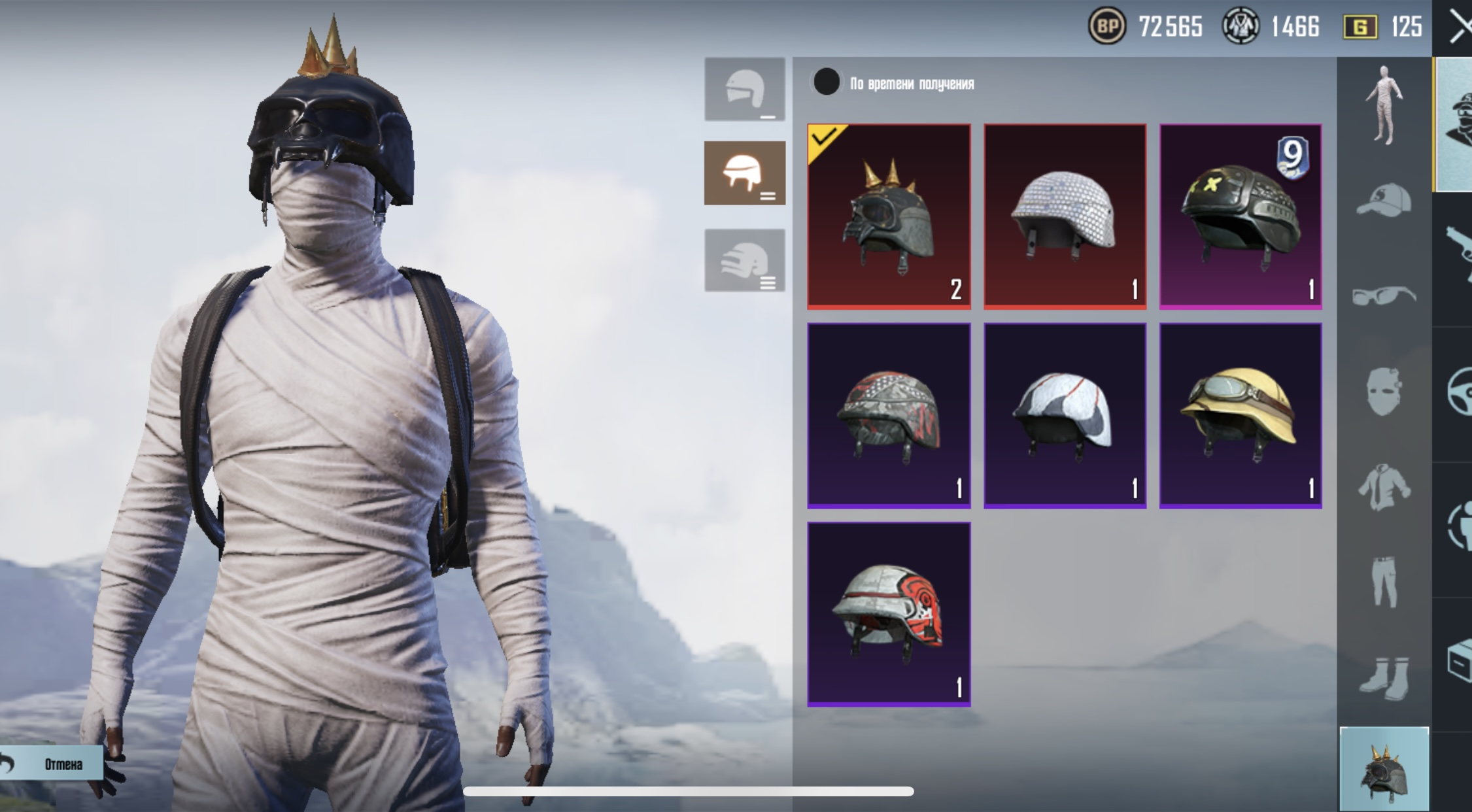Choose the white helmet with red stripe
The image size is (1472, 812).
click(1065, 415)
